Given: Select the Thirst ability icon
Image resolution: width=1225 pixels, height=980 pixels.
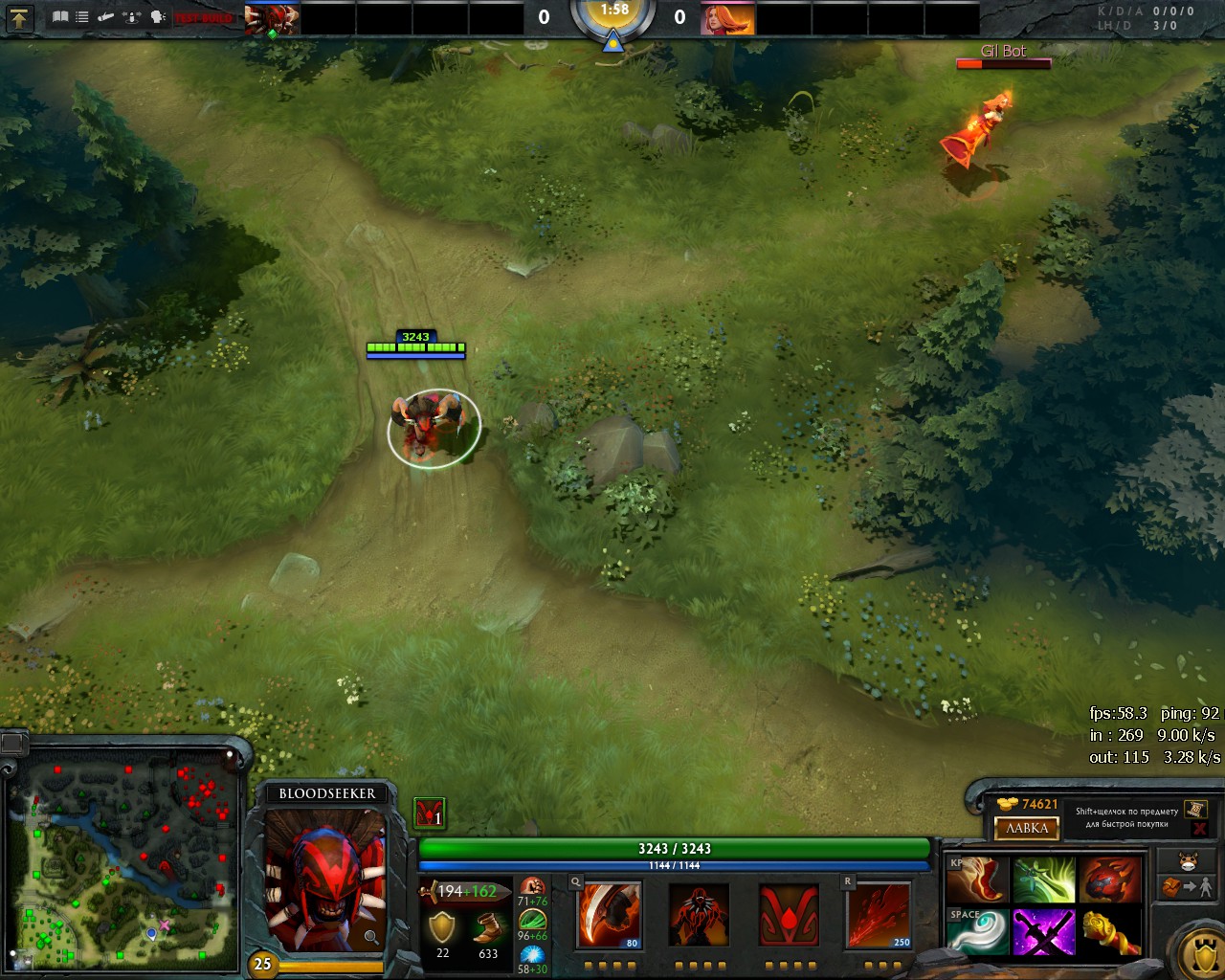Looking at the screenshot, I should 789,915.
